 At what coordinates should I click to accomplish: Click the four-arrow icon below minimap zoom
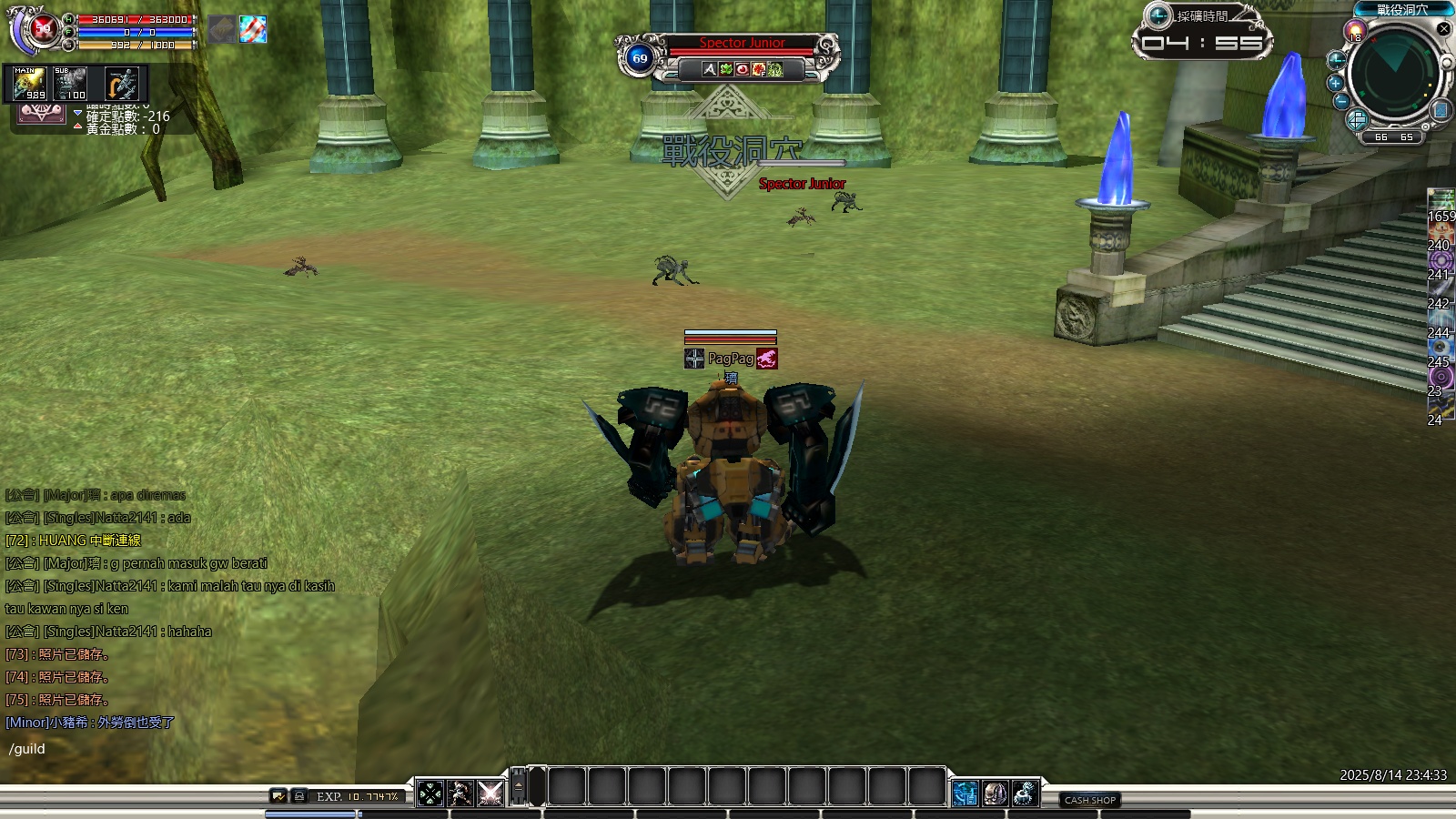(x=1356, y=119)
